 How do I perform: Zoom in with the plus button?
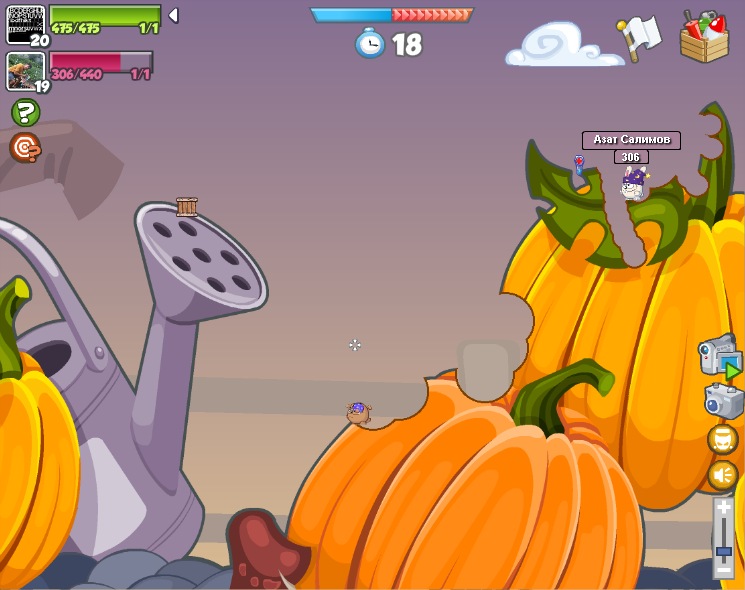click(723, 507)
